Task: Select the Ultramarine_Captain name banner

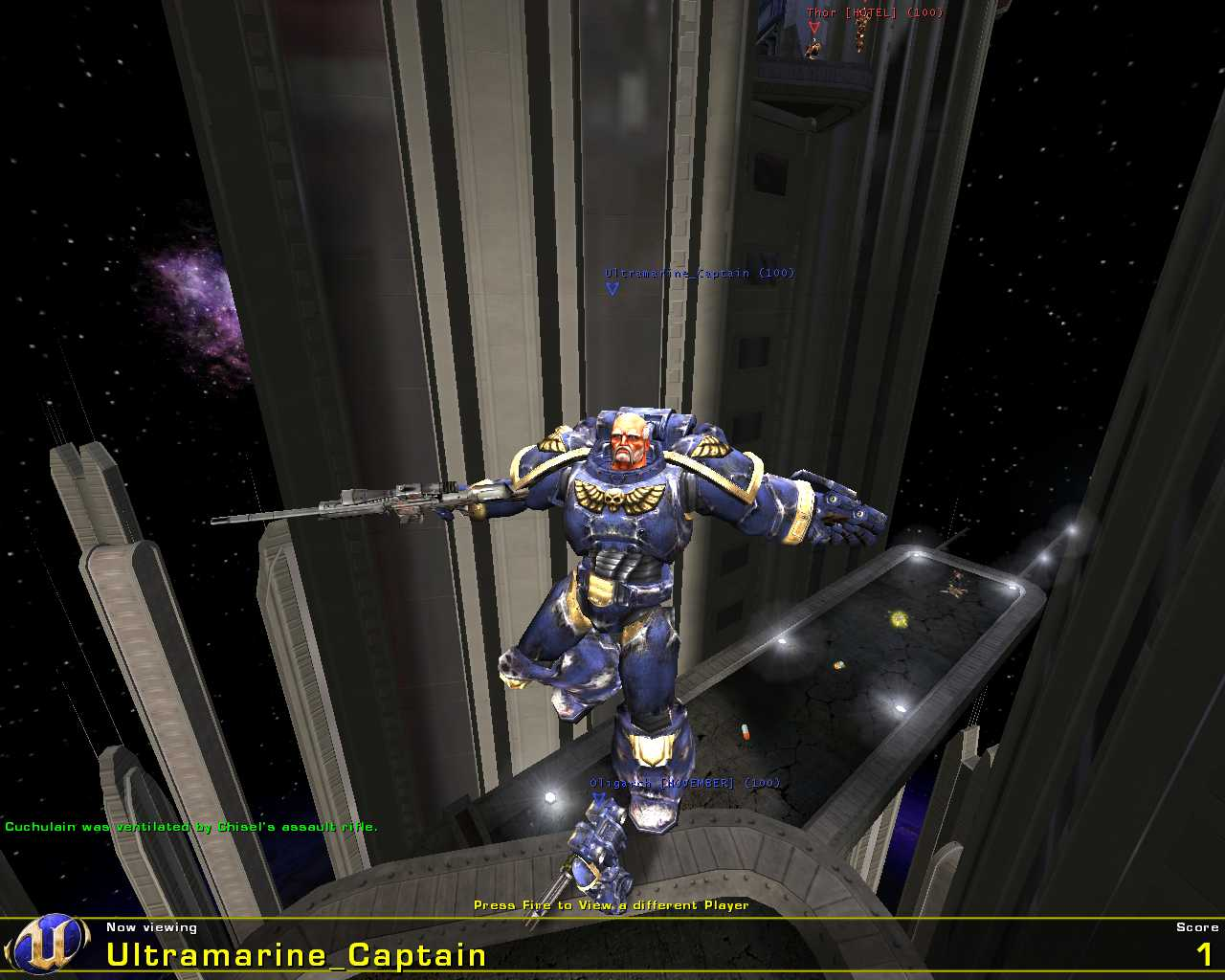Action: pyautogui.click(x=294, y=954)
